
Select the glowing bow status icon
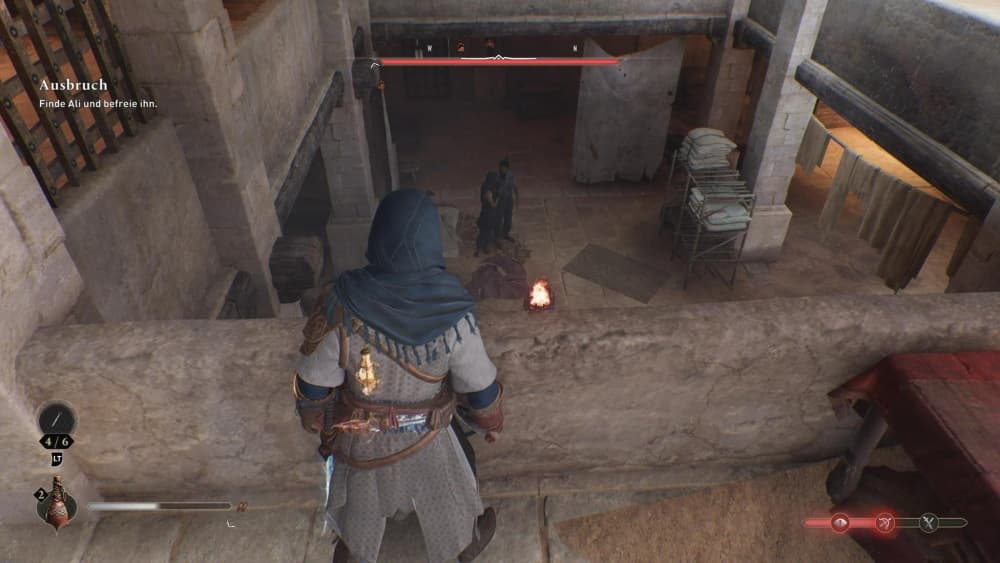(885, 522)
